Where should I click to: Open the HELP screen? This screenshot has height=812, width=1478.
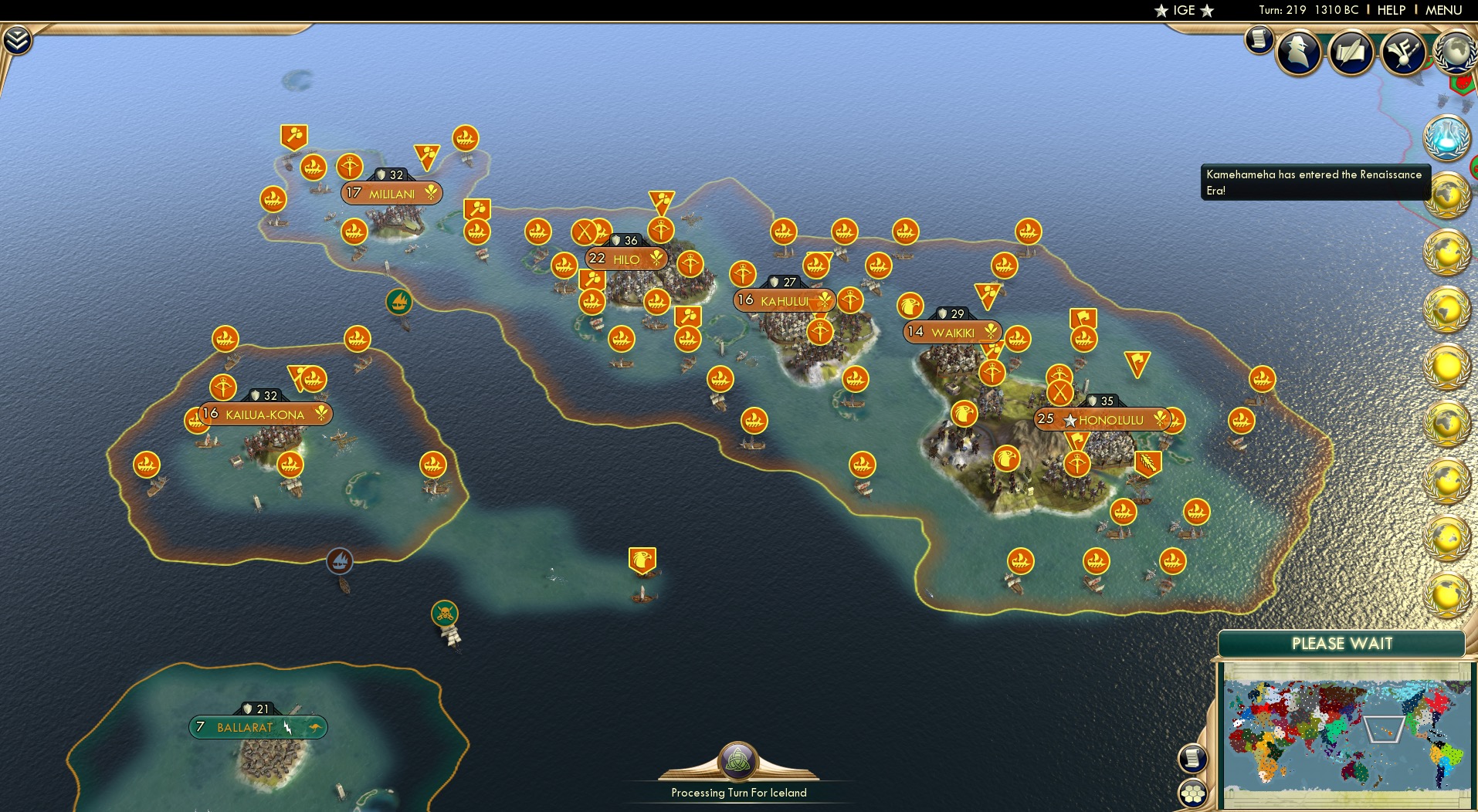[x=1392, y=10]
